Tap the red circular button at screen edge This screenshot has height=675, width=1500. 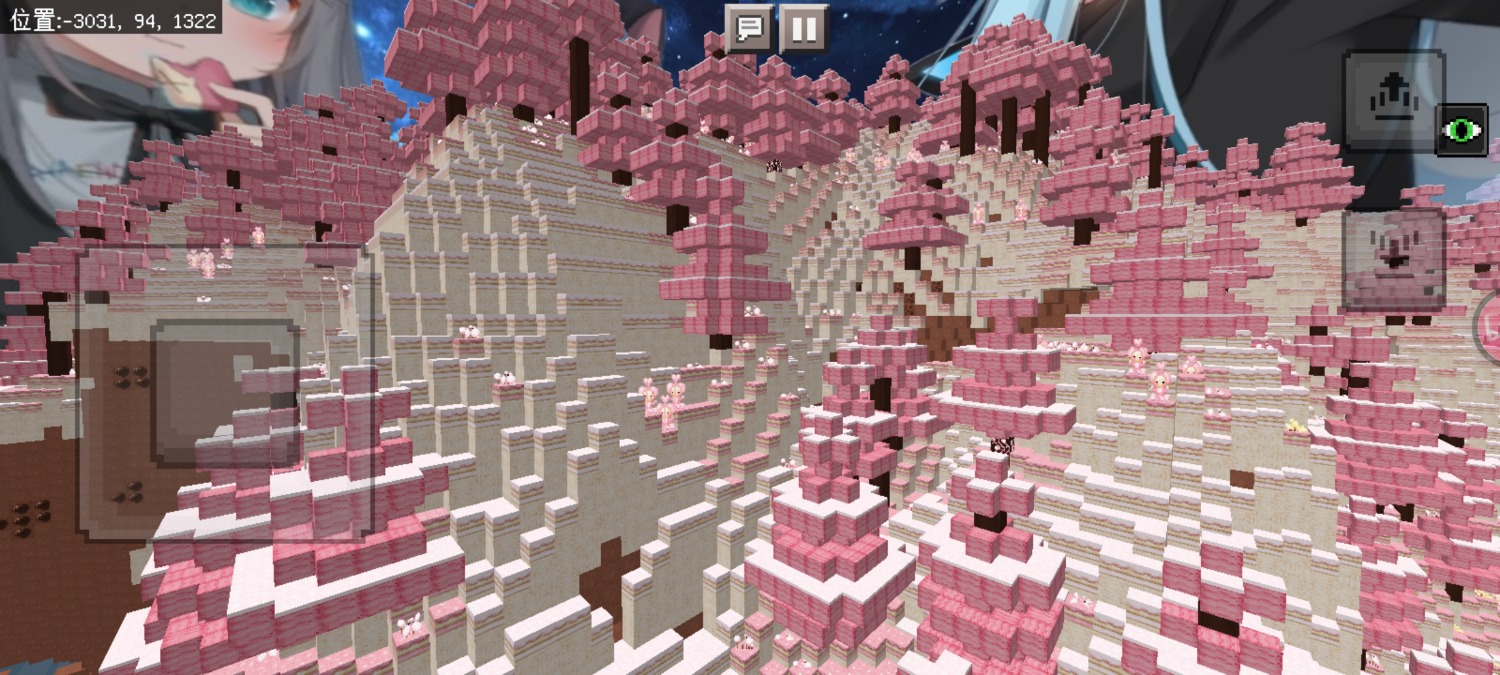(x=1489, y=327)
